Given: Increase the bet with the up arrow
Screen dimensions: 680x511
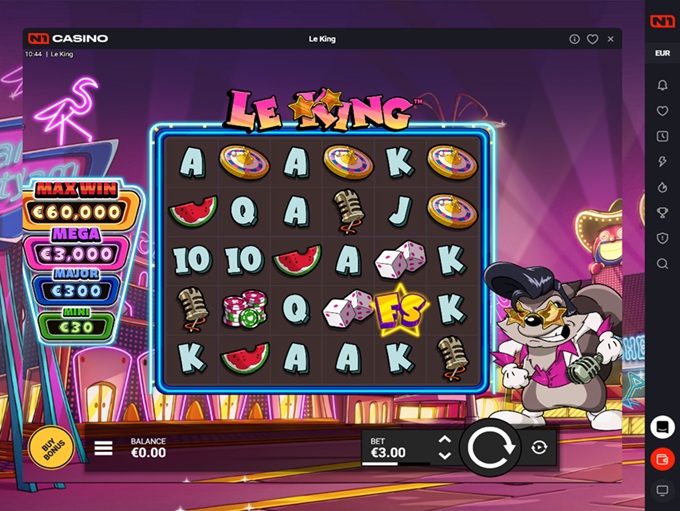Looking at the screenshot, I should pos(445,440).
